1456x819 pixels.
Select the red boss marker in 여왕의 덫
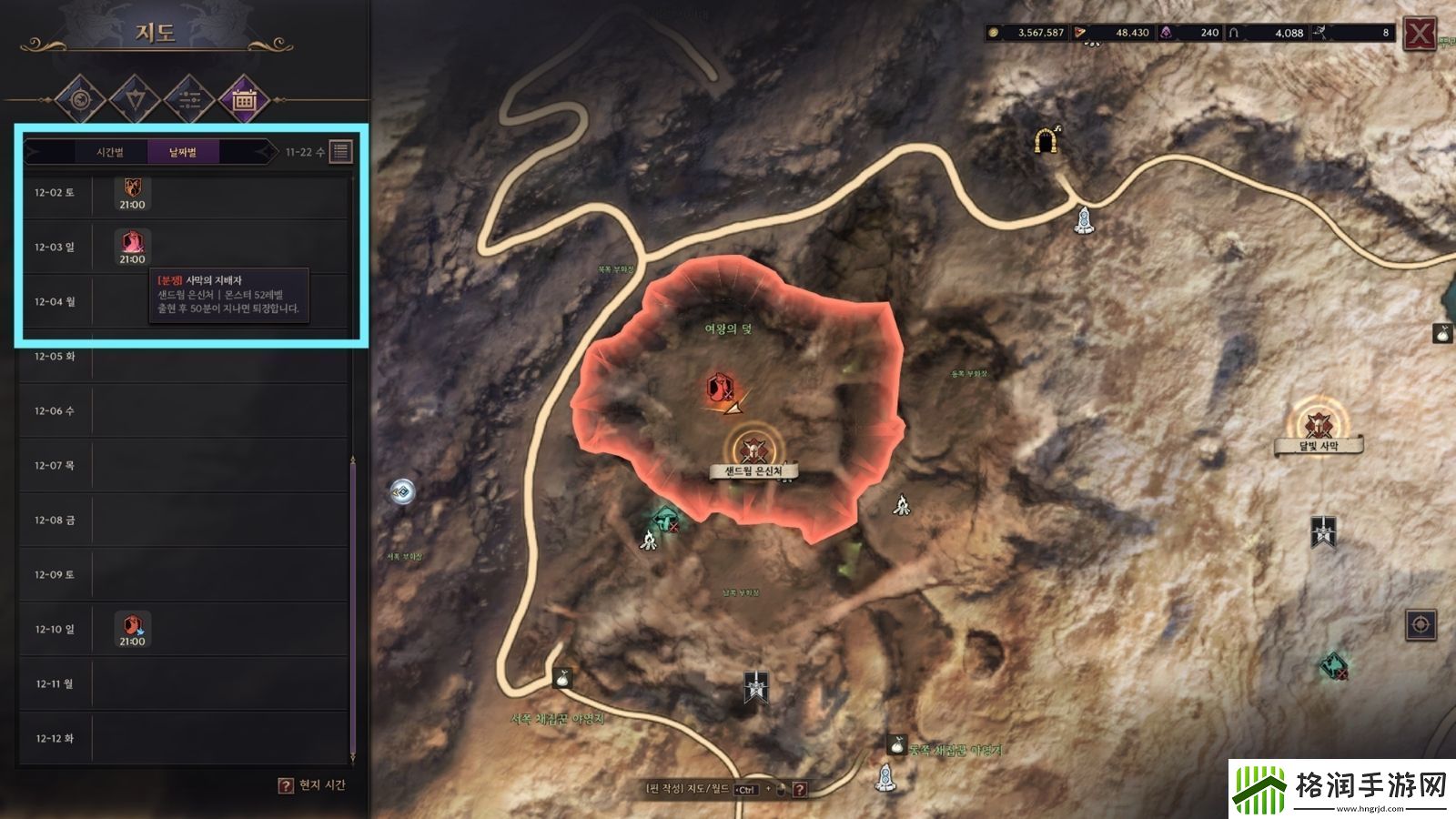click(720, 388)
